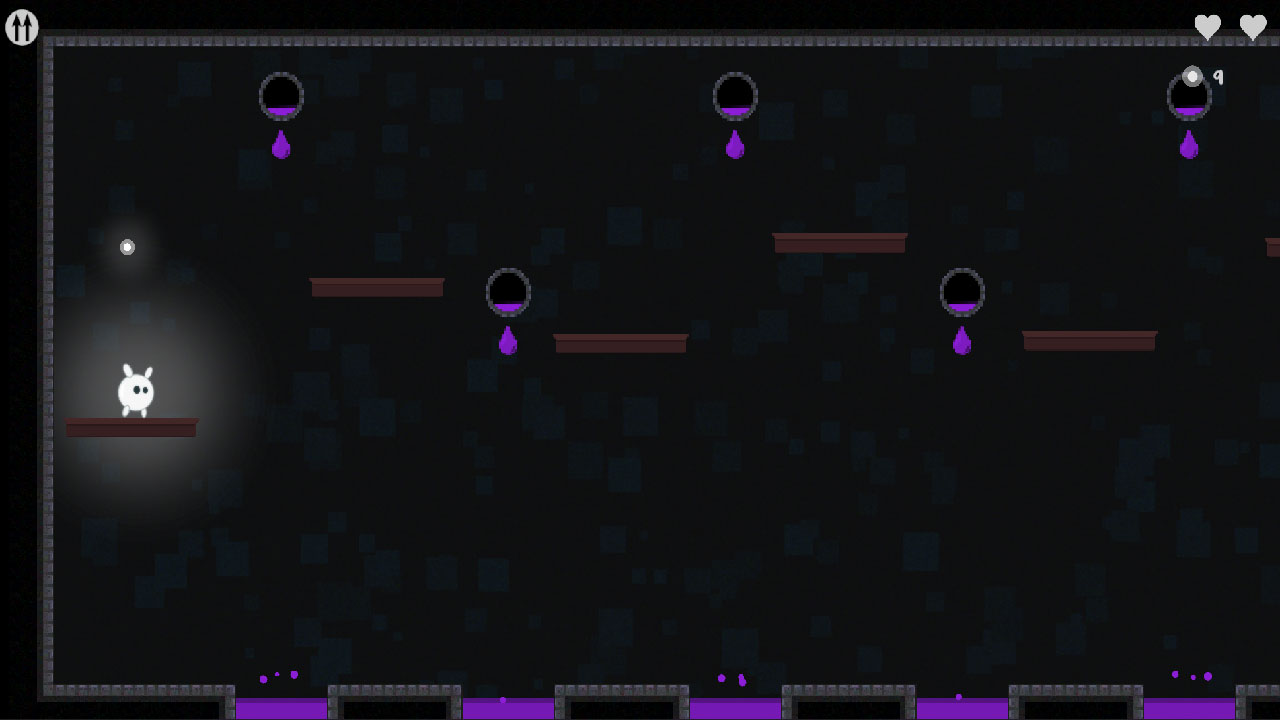Click the drop beneath the middle-left cauldron

(508, 343)
